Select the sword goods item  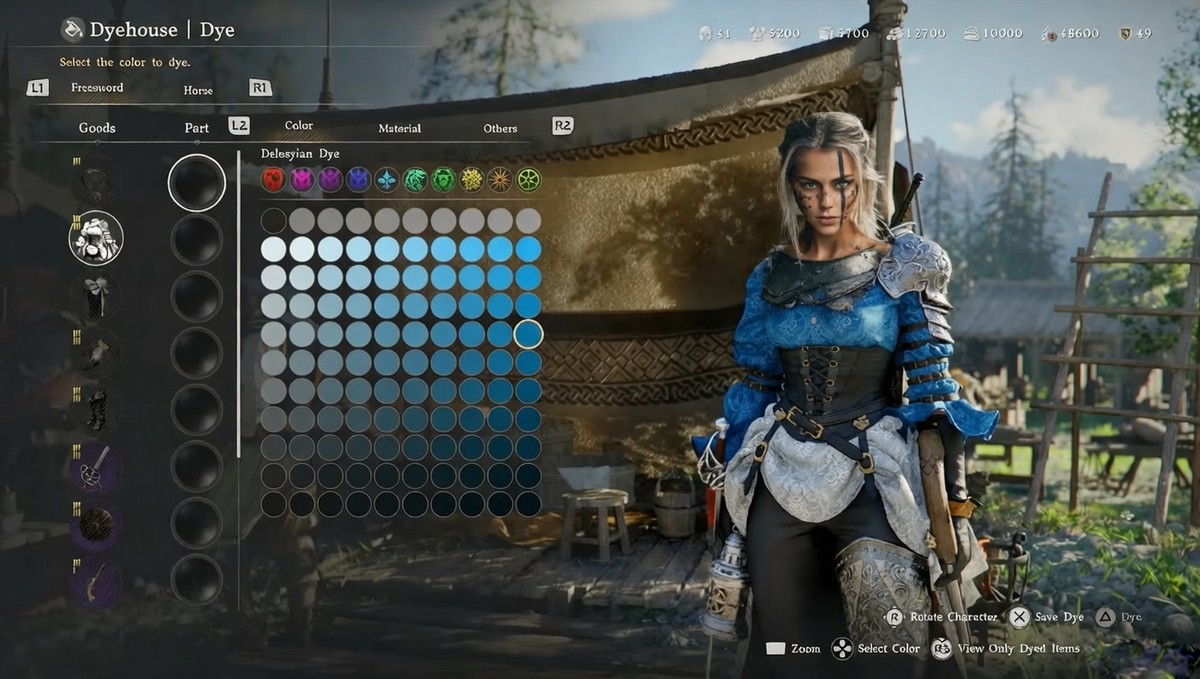coord(96,467)
